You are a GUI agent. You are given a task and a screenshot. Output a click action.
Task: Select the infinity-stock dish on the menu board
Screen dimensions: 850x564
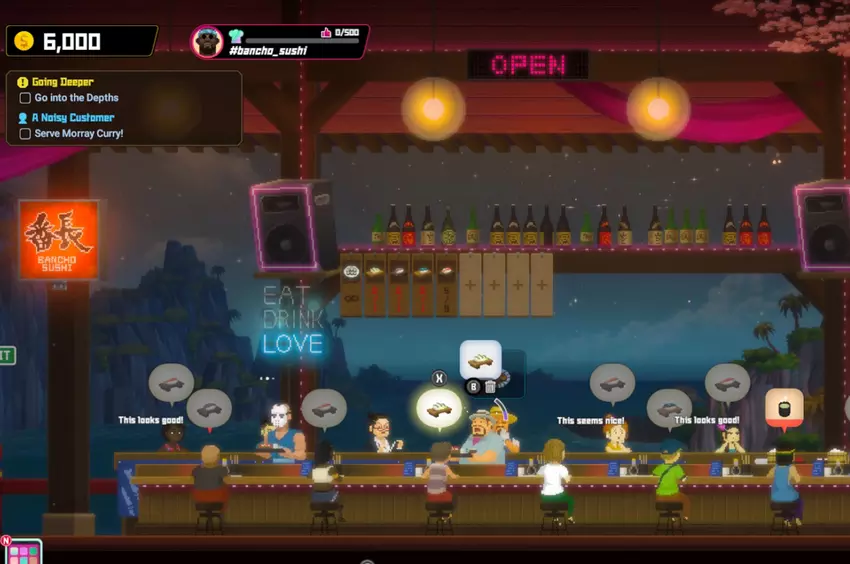[x=351, y=284]
